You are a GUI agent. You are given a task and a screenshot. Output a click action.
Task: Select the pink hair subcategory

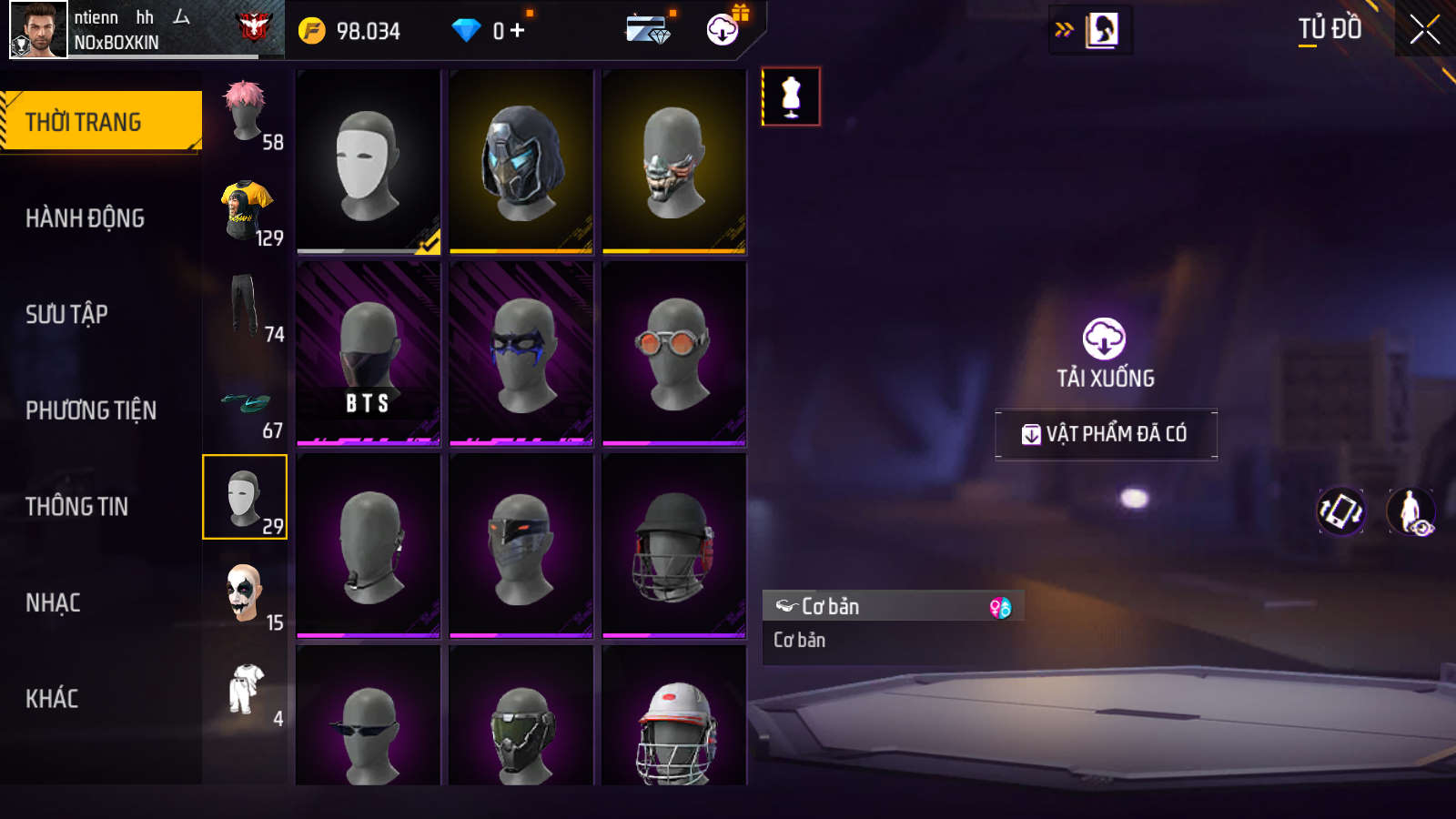tap(245, 113)
